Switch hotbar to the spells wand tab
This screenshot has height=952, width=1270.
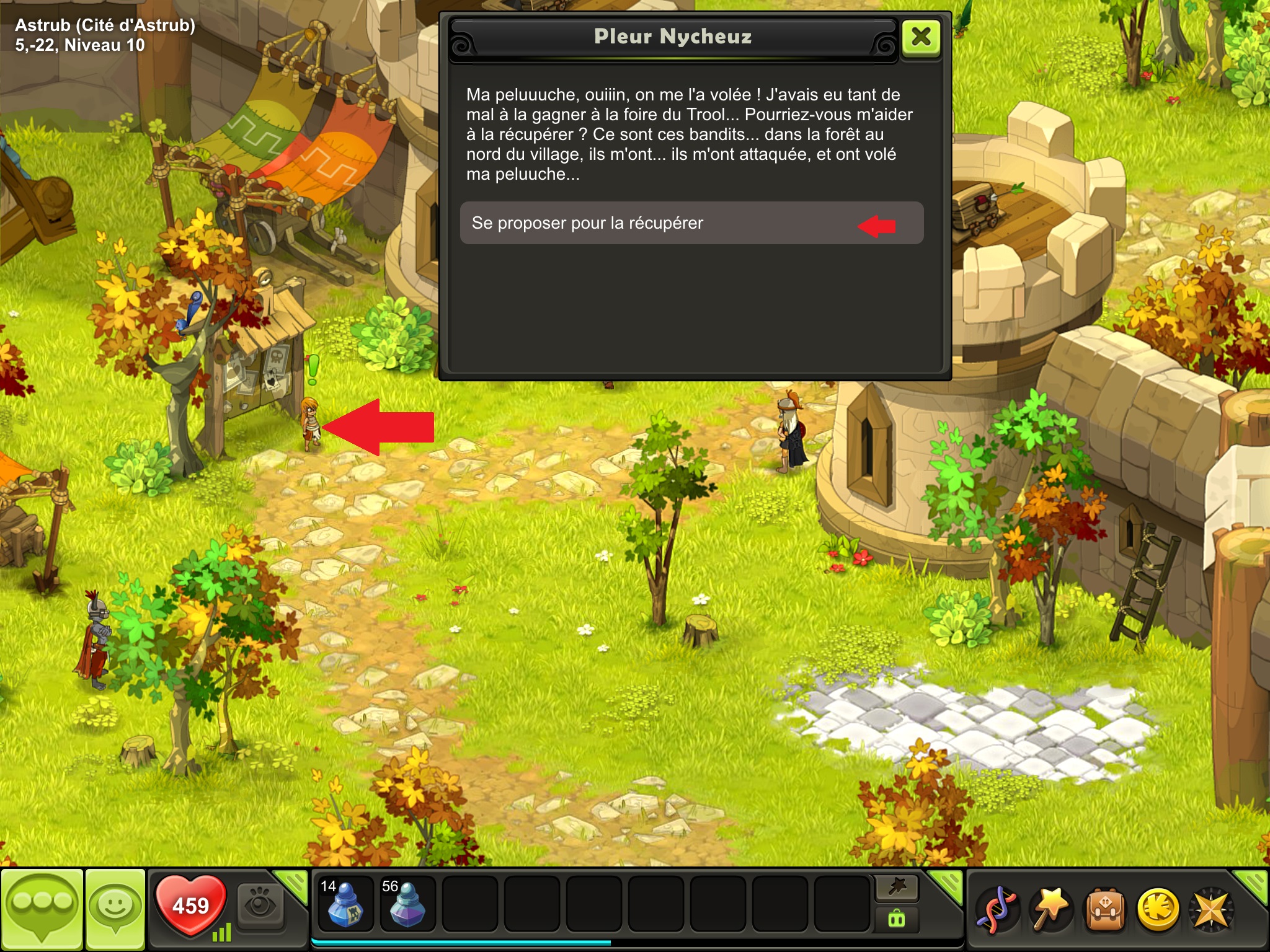coord(897,888)
